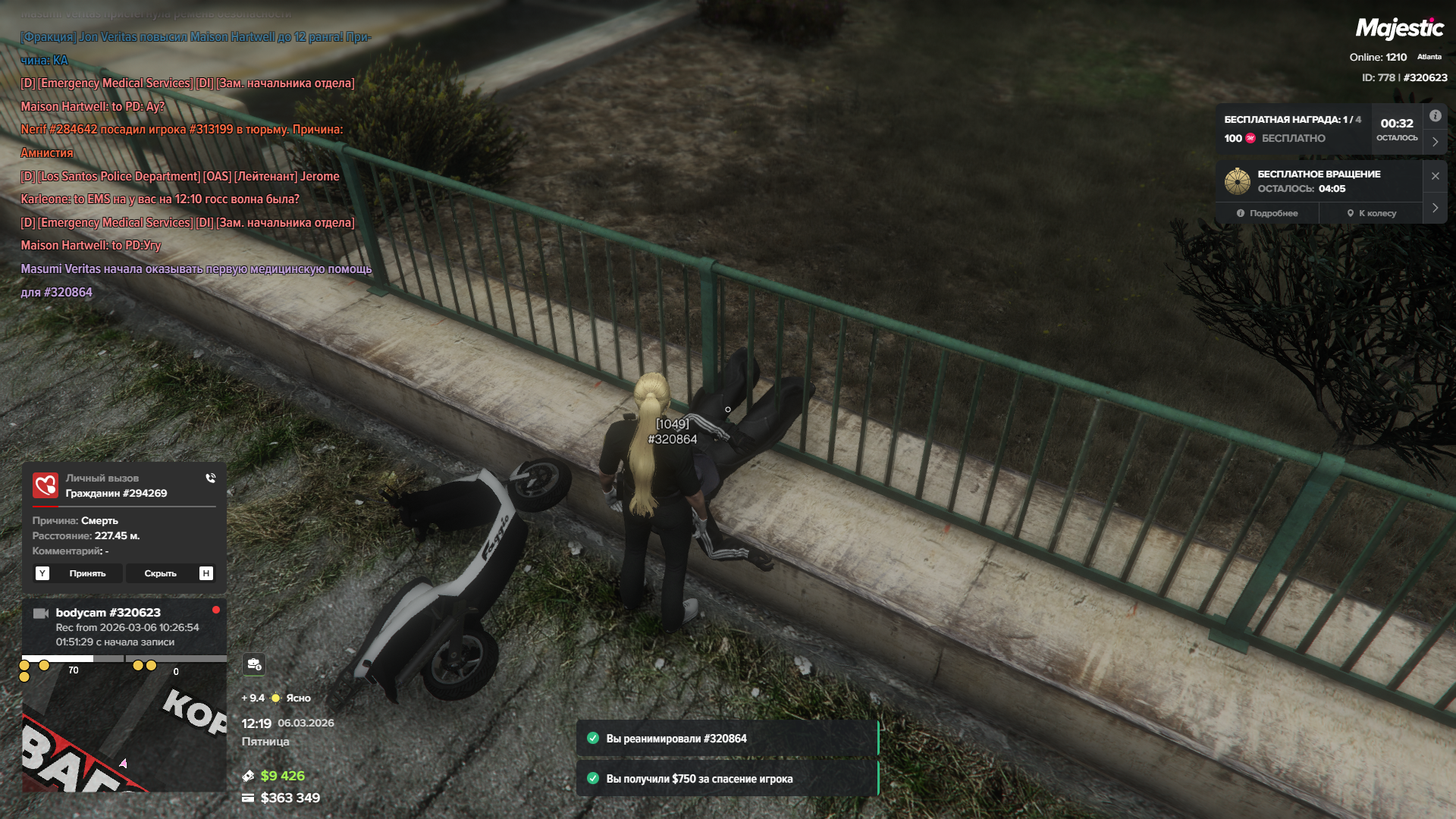Image resolution: width=1456 pixels, height=819 pixels.
Task: Open the bodycam recording panel
Action: click(124, 627)
